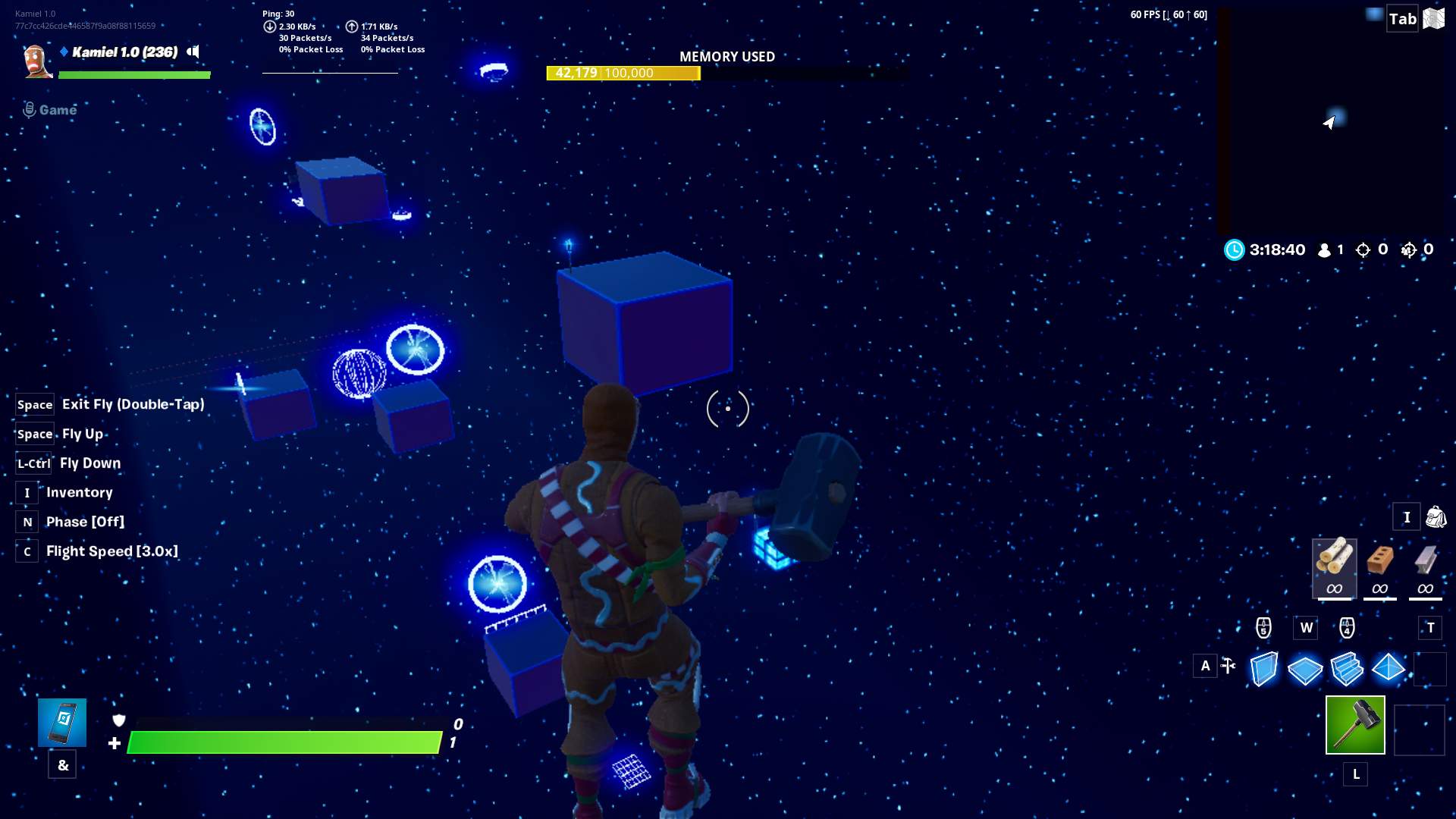This screenshot has height=819, width=1456.
Task: Open the edit toolbox tool
Action: pyautogui.click(x=1228, y=666)
